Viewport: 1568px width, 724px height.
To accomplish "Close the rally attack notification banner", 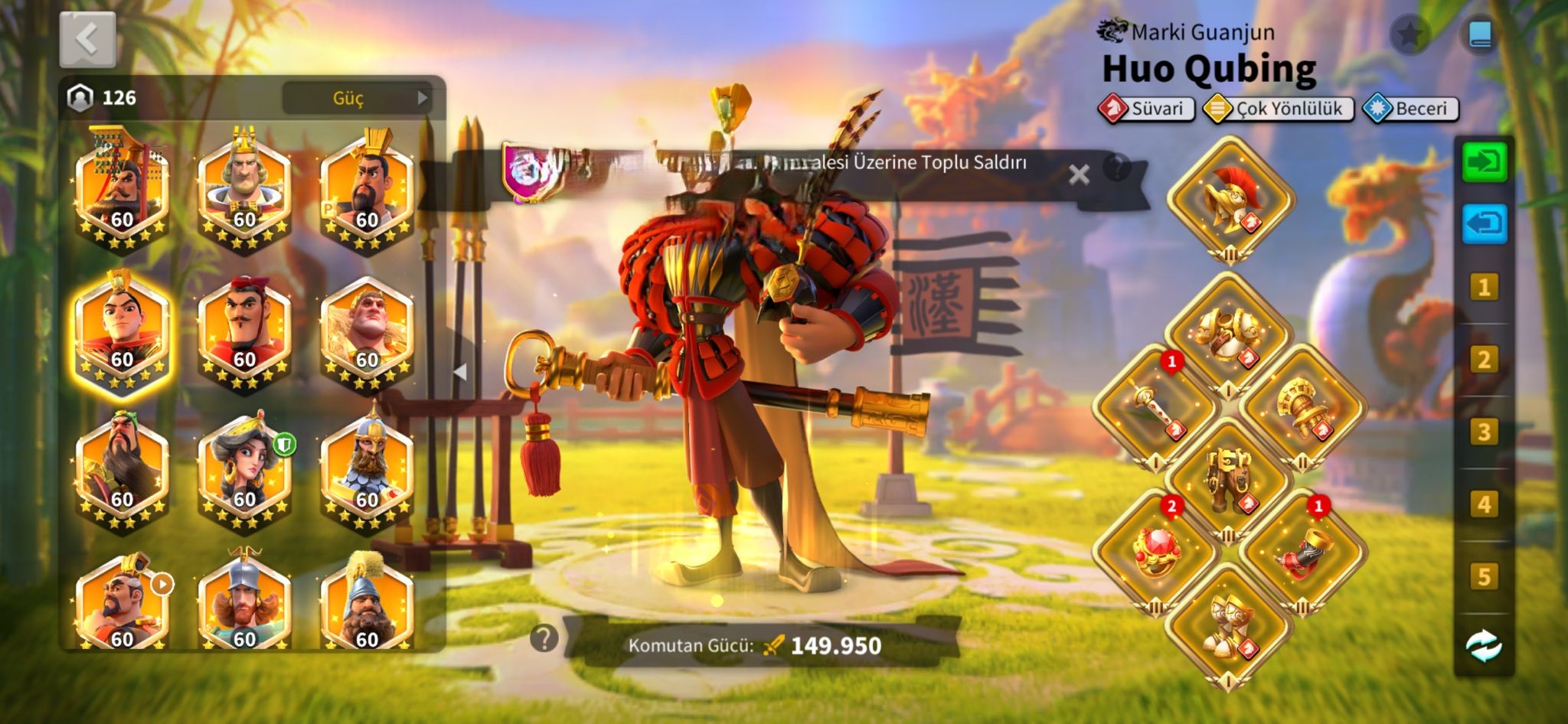I will [1079, 174].
